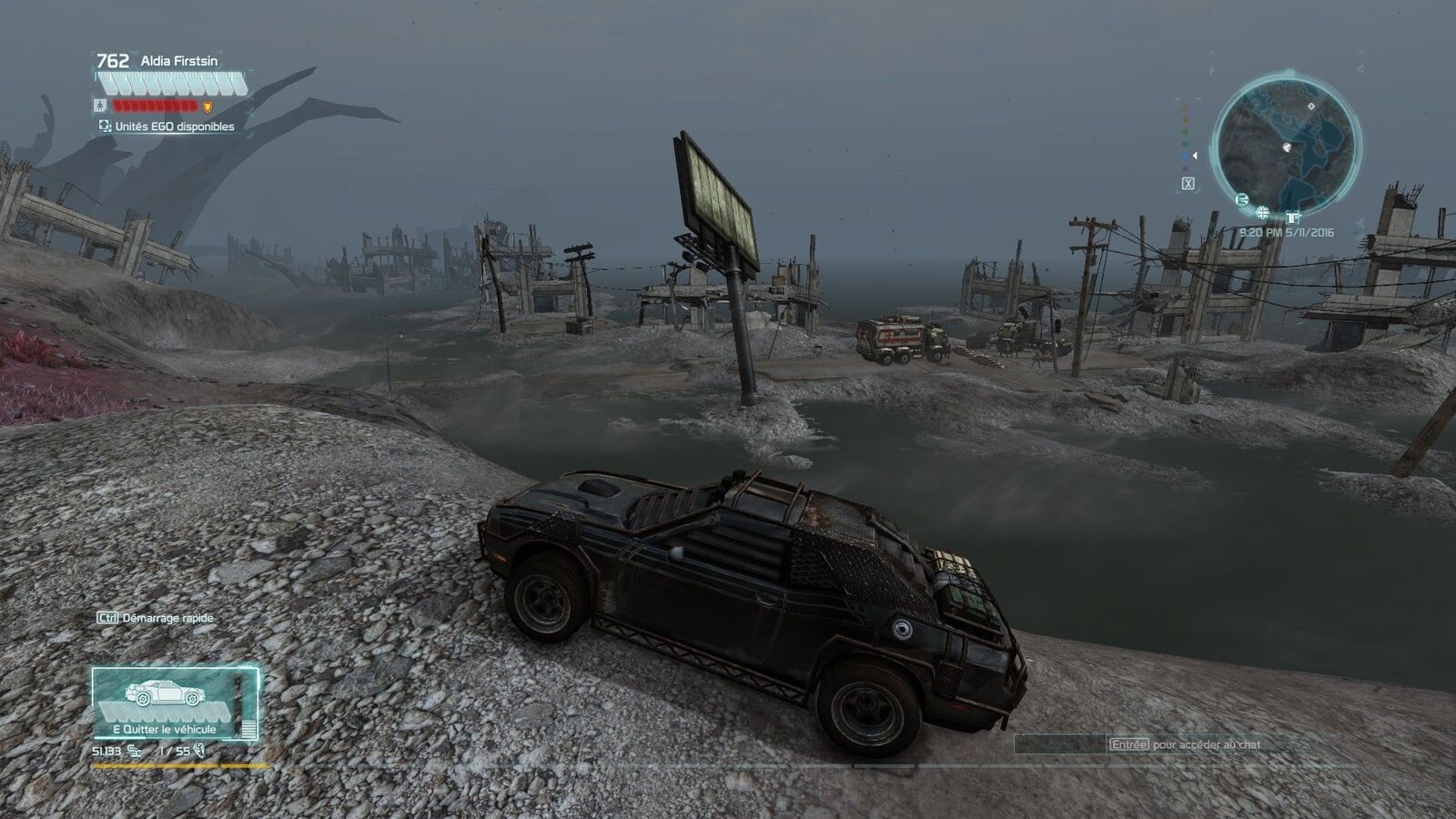Select the keycode icon beside the 1/55 counter
Image resolution: width=1456 pixels, height=819 pixels.
point(198,751)
